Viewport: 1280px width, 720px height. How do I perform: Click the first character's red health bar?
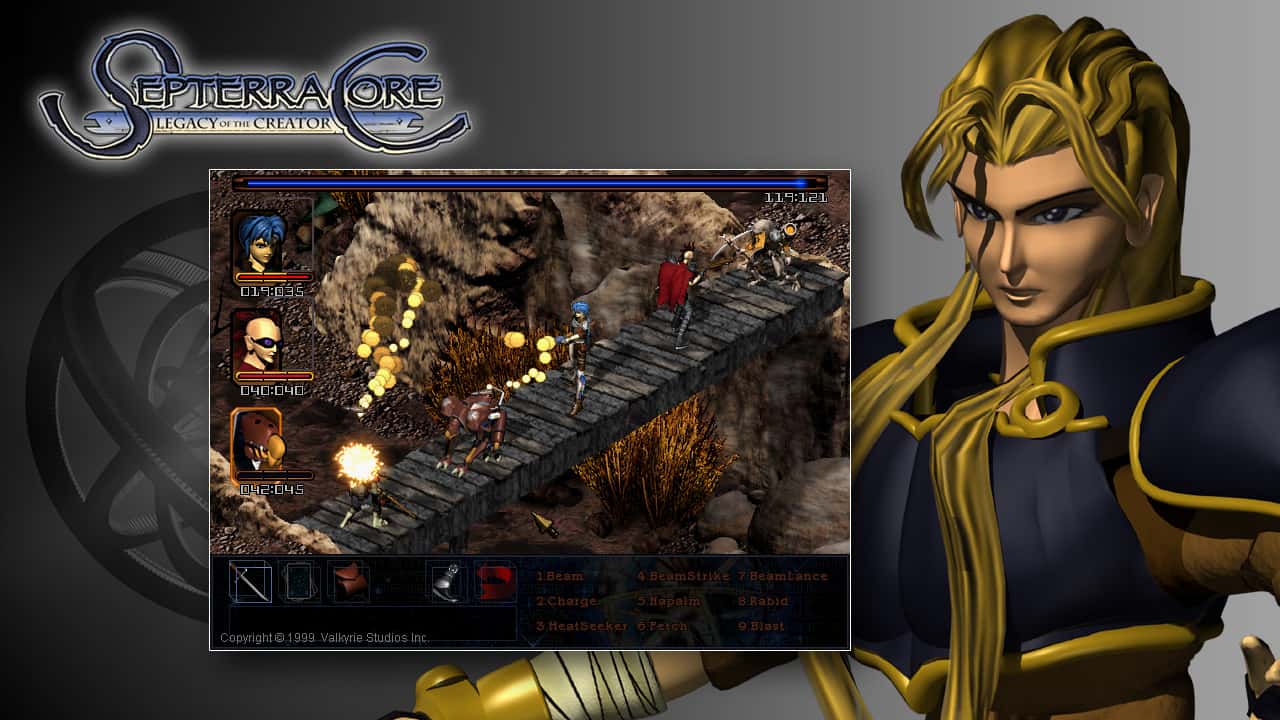[273, 278]
